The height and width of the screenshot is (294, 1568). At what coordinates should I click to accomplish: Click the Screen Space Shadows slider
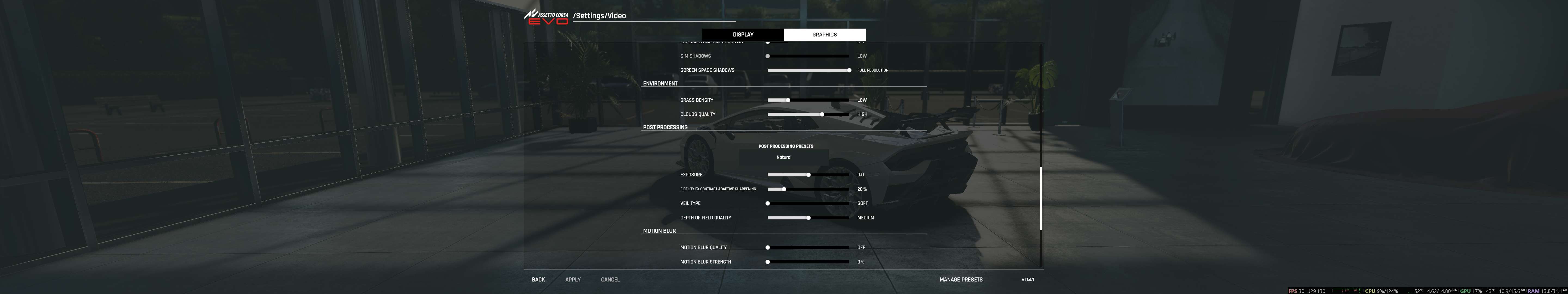pos(808,70)
